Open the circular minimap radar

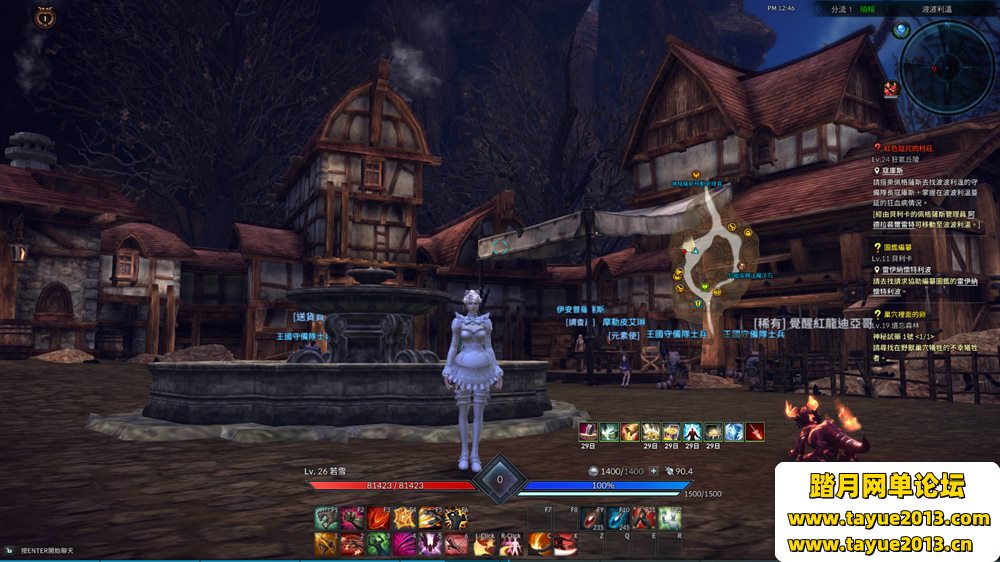pos(944,61)
